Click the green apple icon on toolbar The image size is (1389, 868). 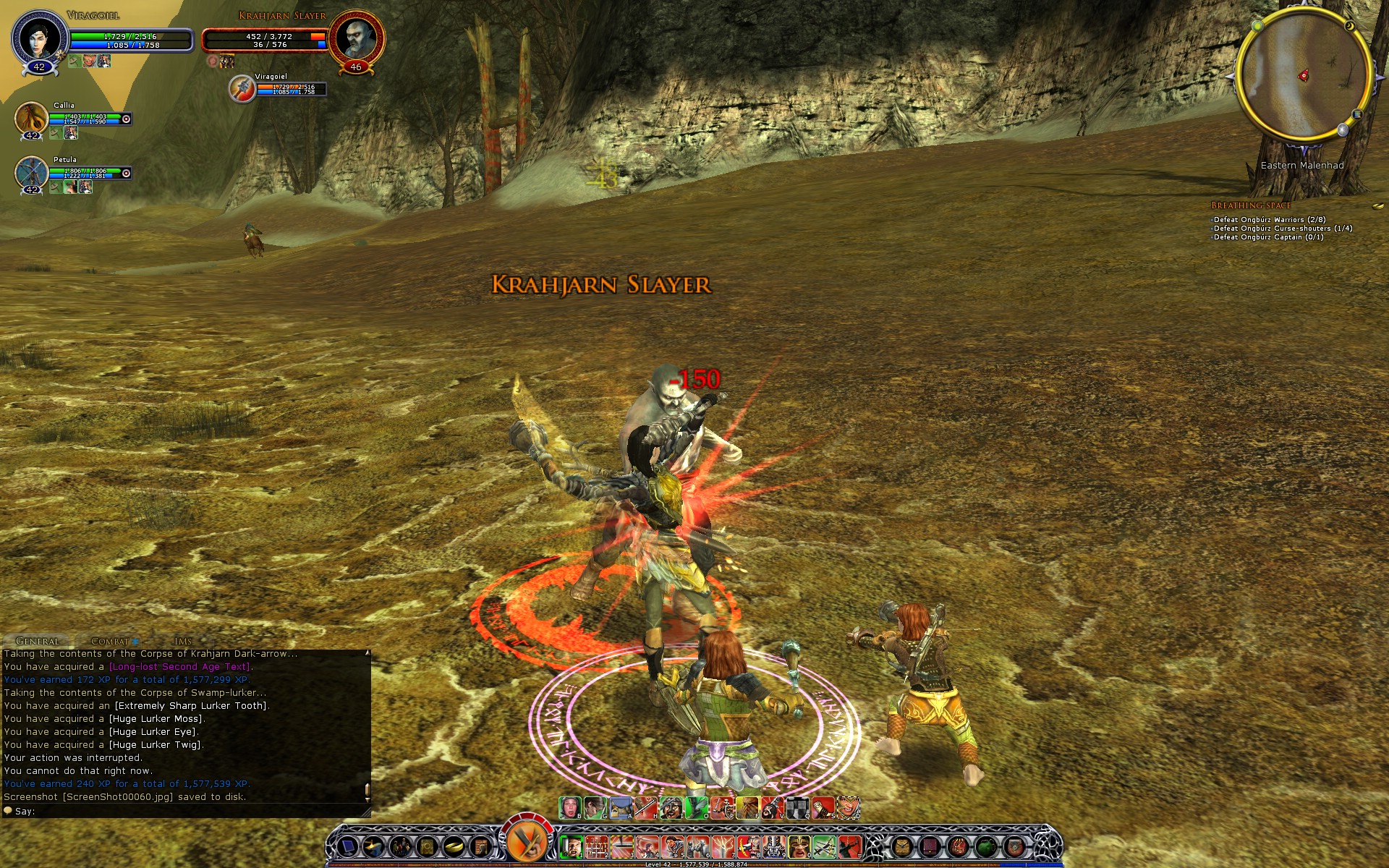click(x=985, y=846)
